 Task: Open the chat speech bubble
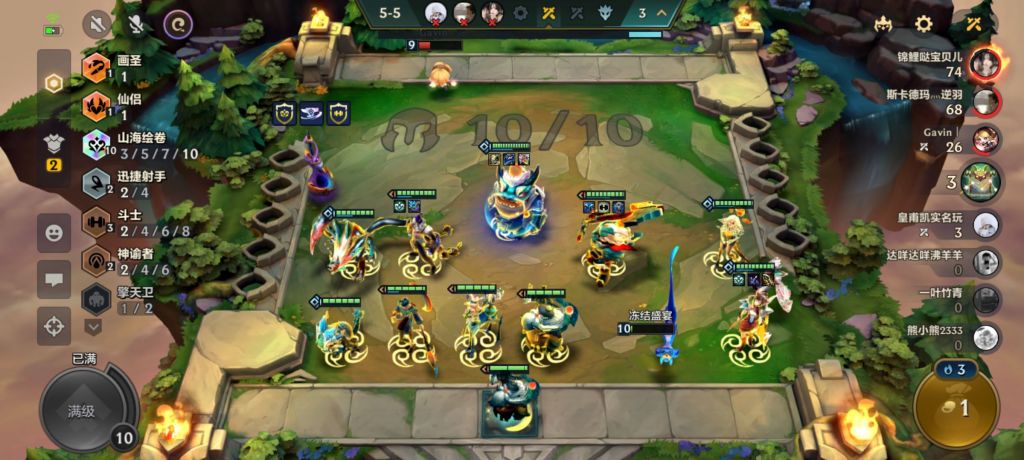point(53,279)
